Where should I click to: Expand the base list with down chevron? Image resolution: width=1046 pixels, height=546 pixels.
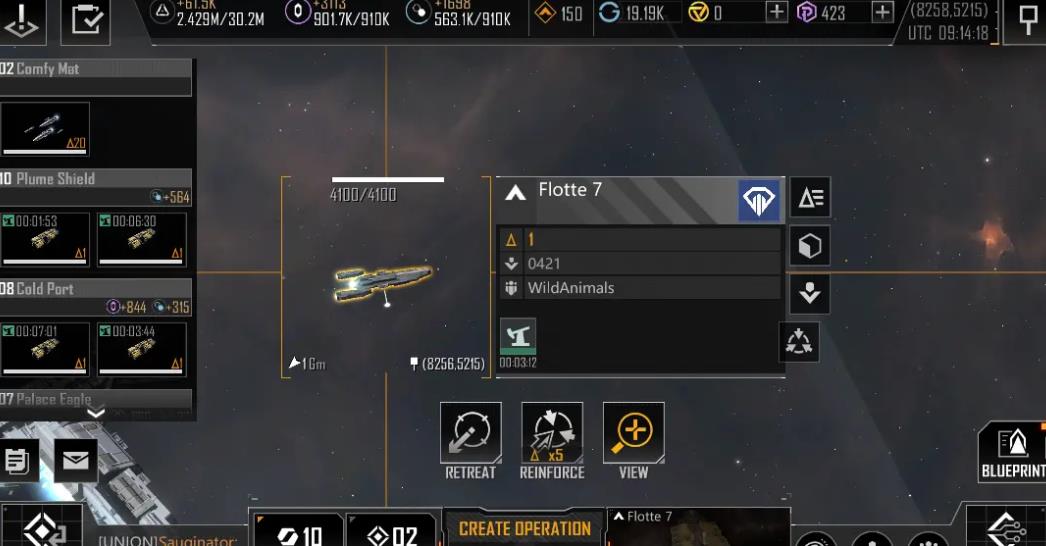[96, 412]
